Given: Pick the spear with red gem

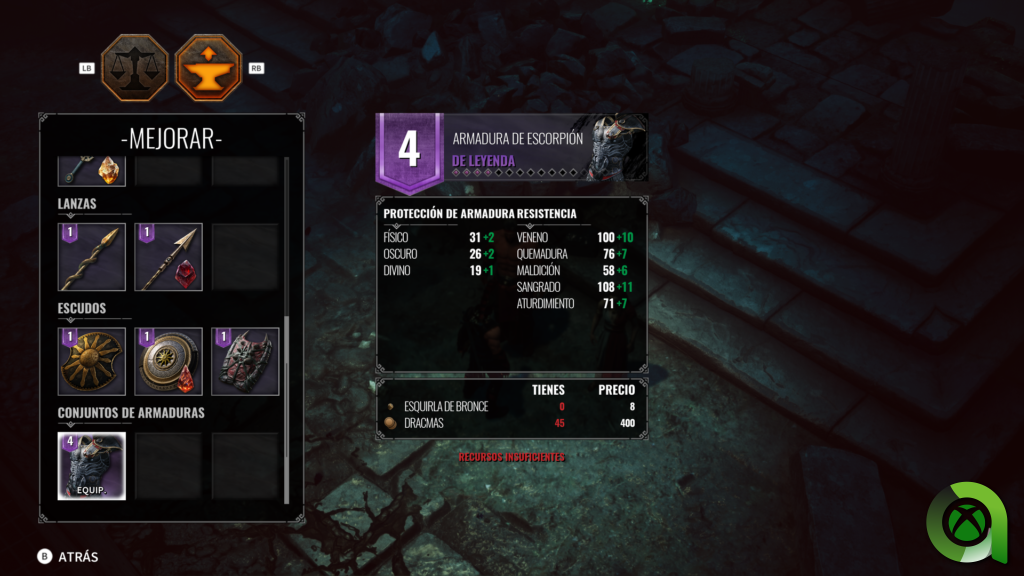Looking at the screenshot, I should pos(168,257).
